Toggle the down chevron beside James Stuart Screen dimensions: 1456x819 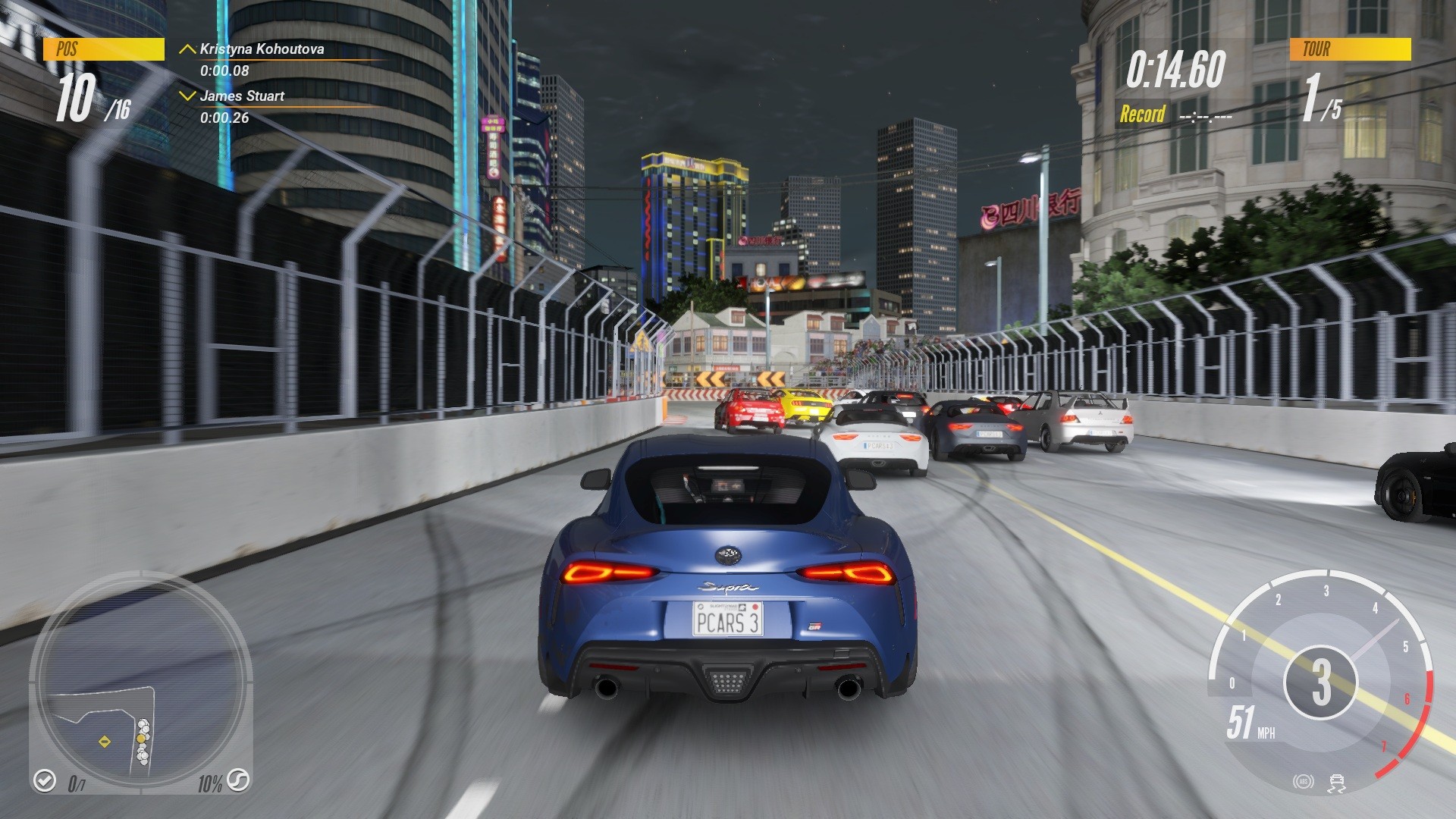pyautogui.click(x=186, y=96)
